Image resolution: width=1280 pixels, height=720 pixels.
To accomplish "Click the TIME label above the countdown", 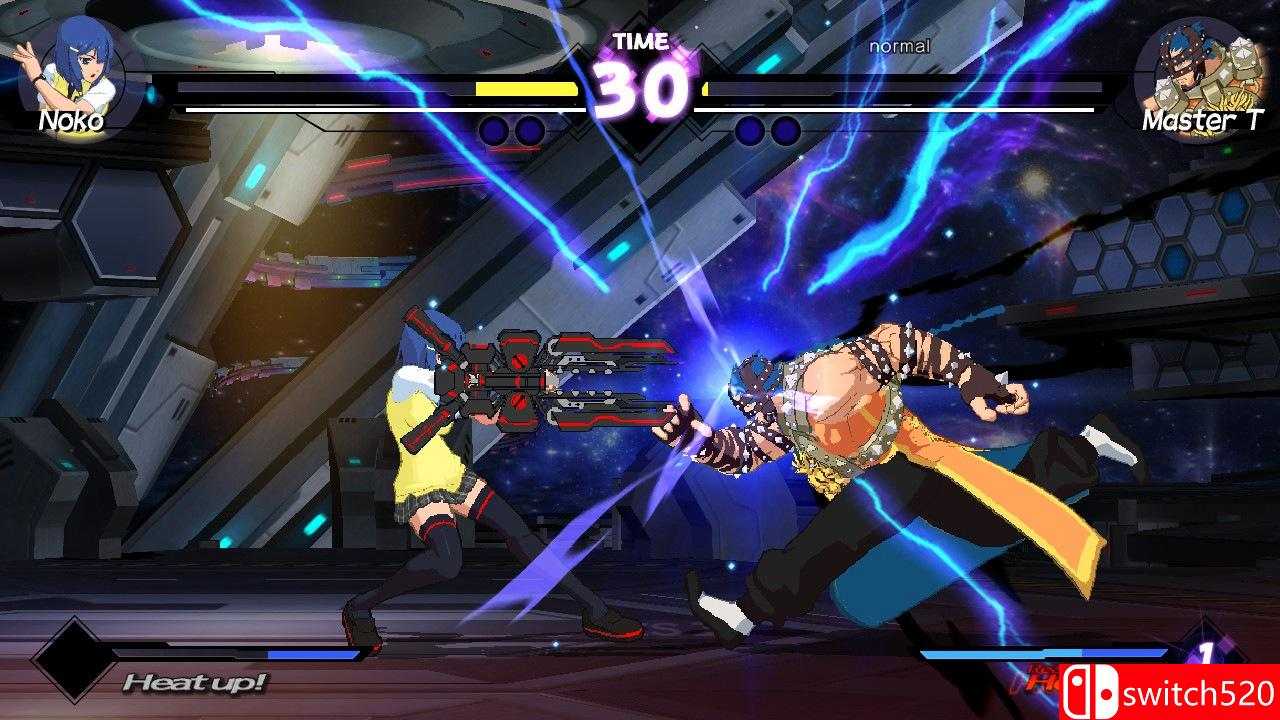I will [638, 42].
